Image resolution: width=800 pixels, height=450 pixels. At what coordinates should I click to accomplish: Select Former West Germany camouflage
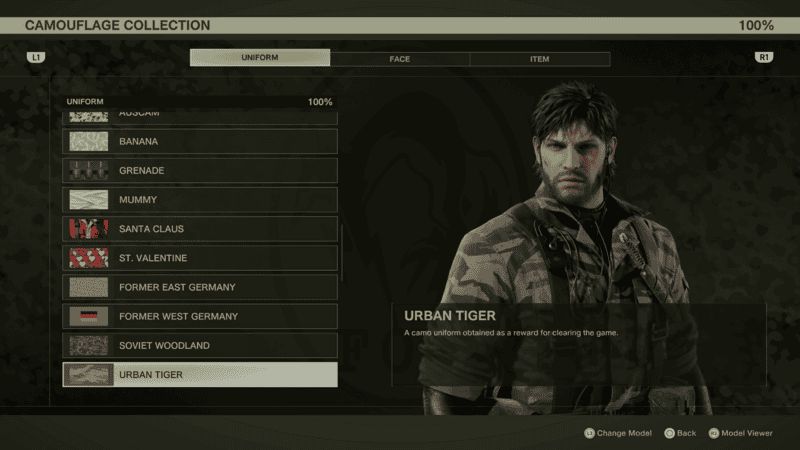[x=200, y=316]
